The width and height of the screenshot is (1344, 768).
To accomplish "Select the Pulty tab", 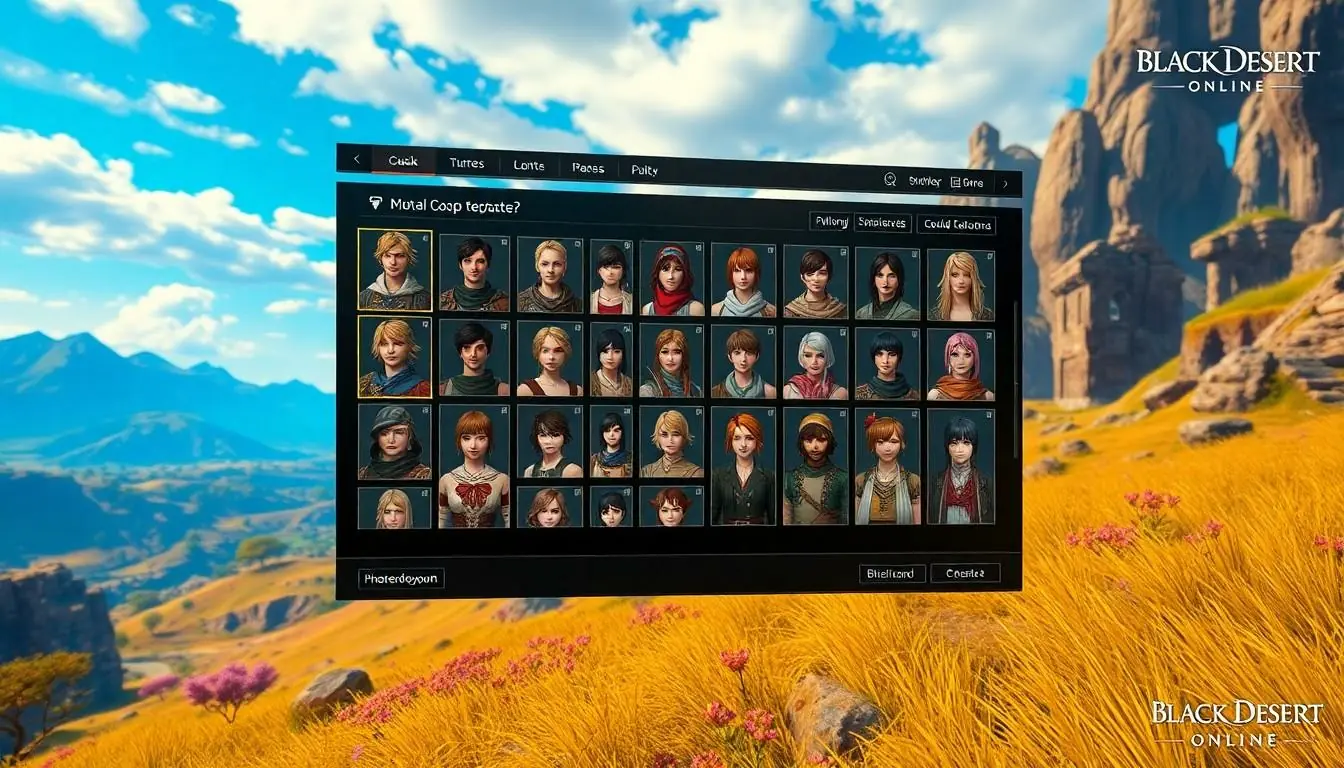I will tap(645, 170).
